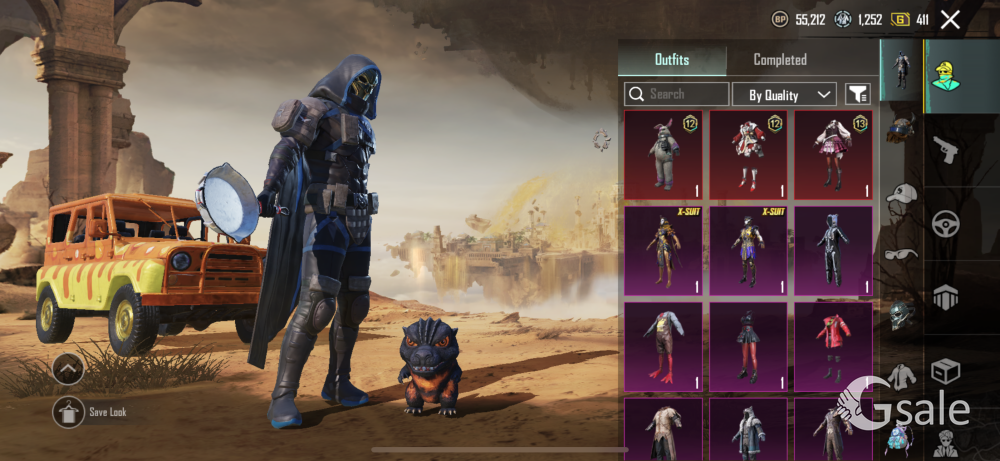Open the outfit filter funnel button

click(857, 94)
